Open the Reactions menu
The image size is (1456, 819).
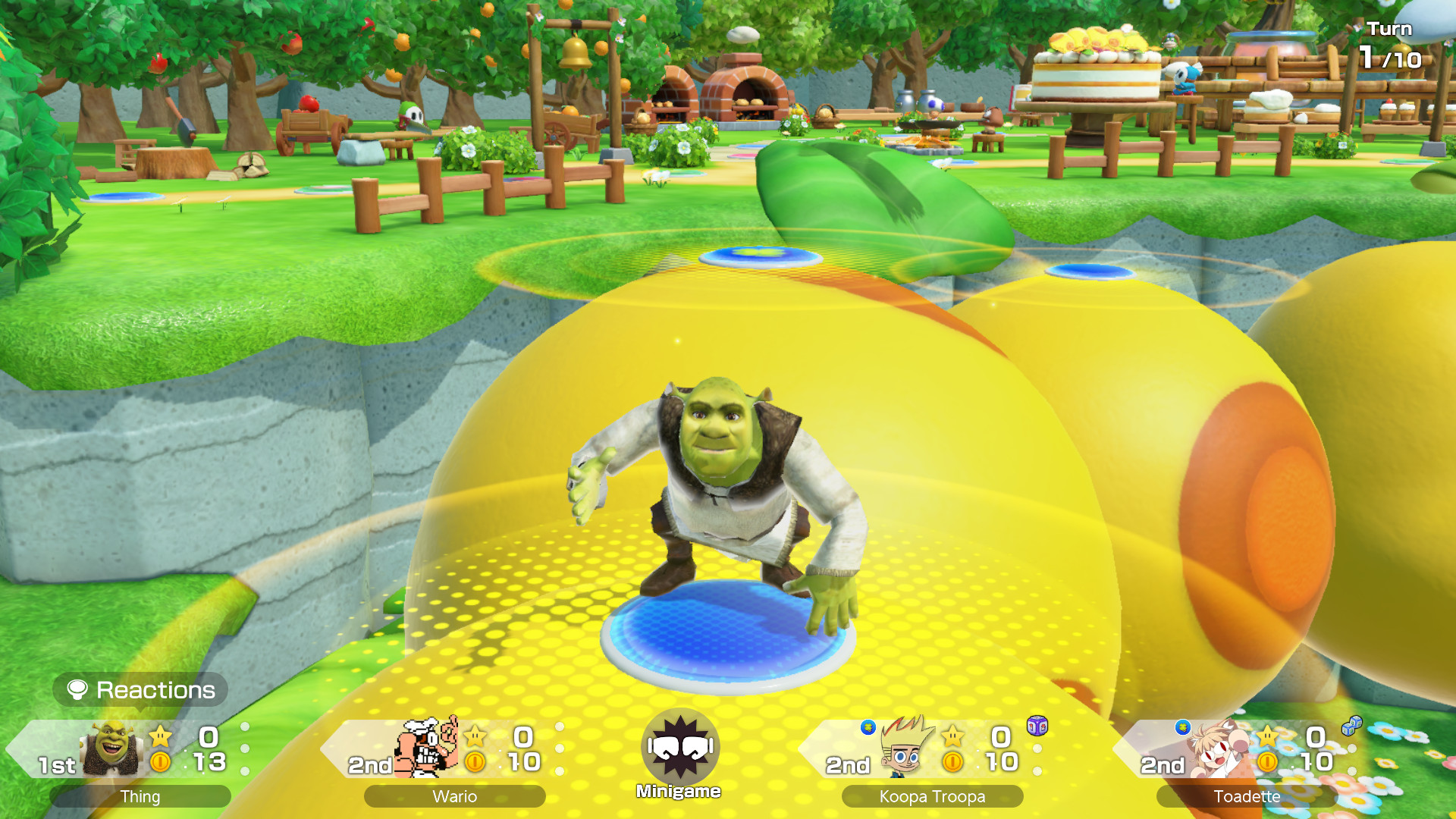coord(141,690)
